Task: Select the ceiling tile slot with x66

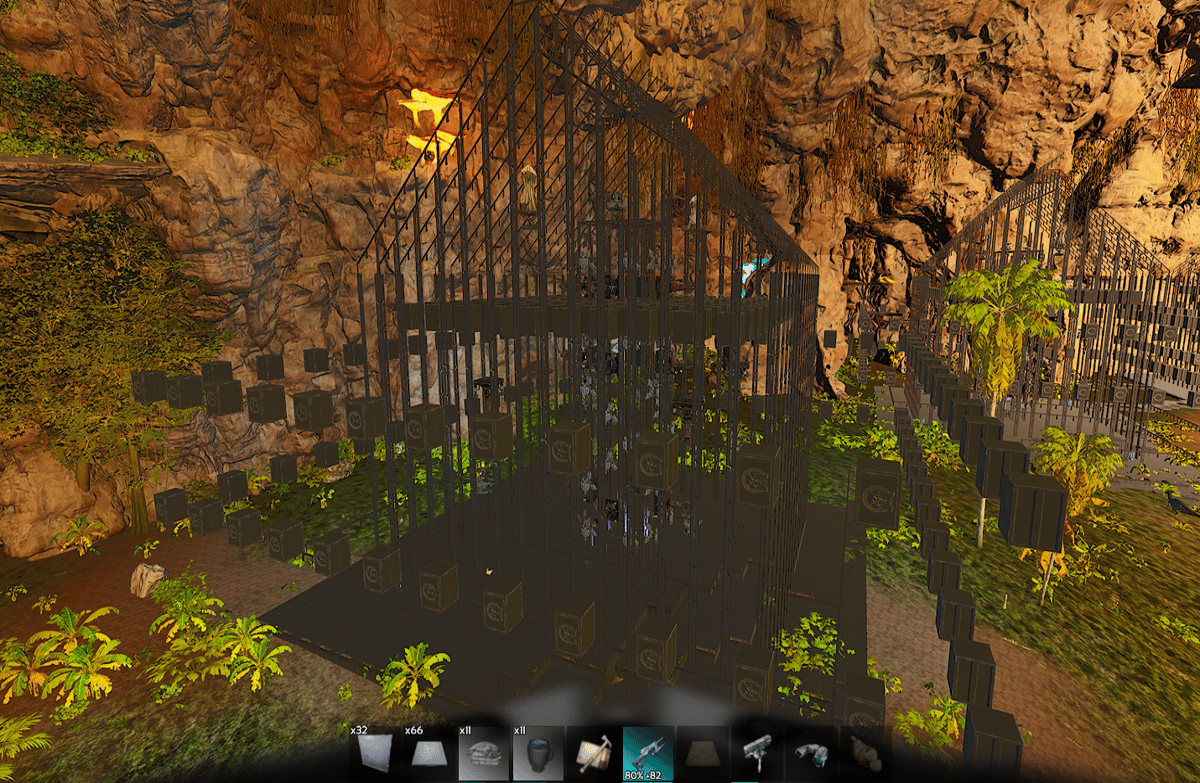Action: 431,754
